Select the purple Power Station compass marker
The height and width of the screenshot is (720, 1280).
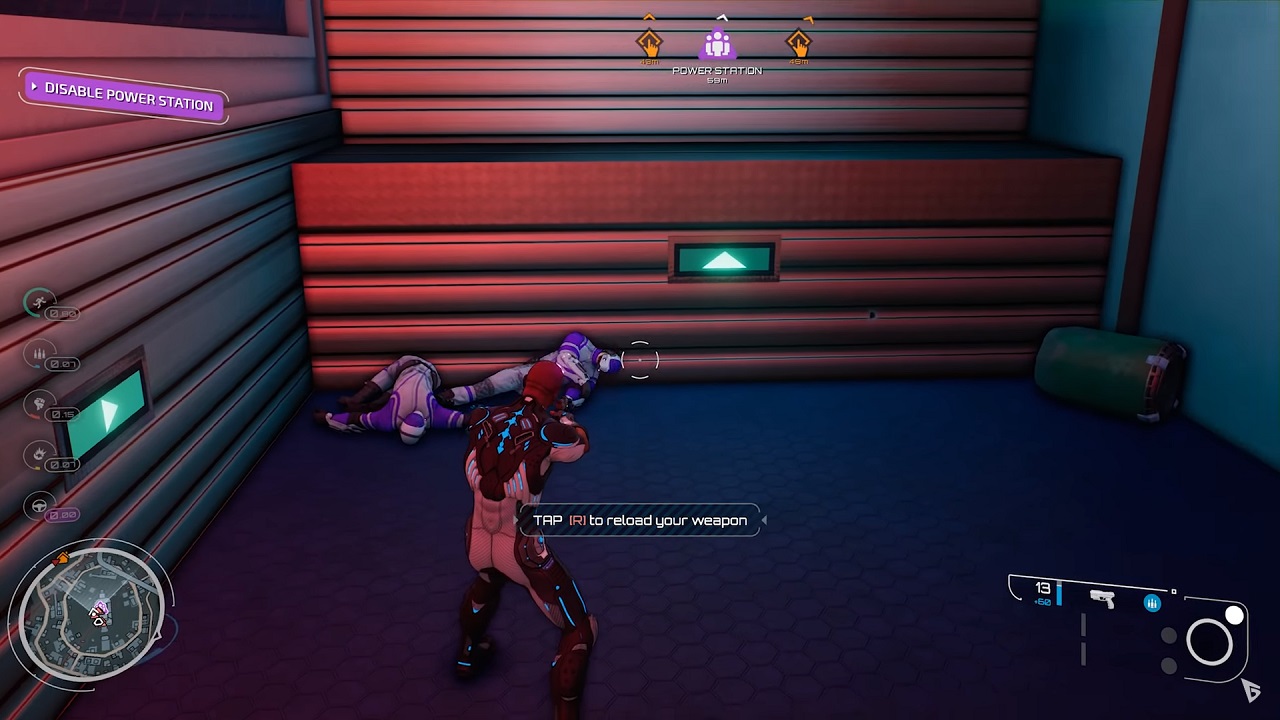pyautogui.click(x=717, y=45)
